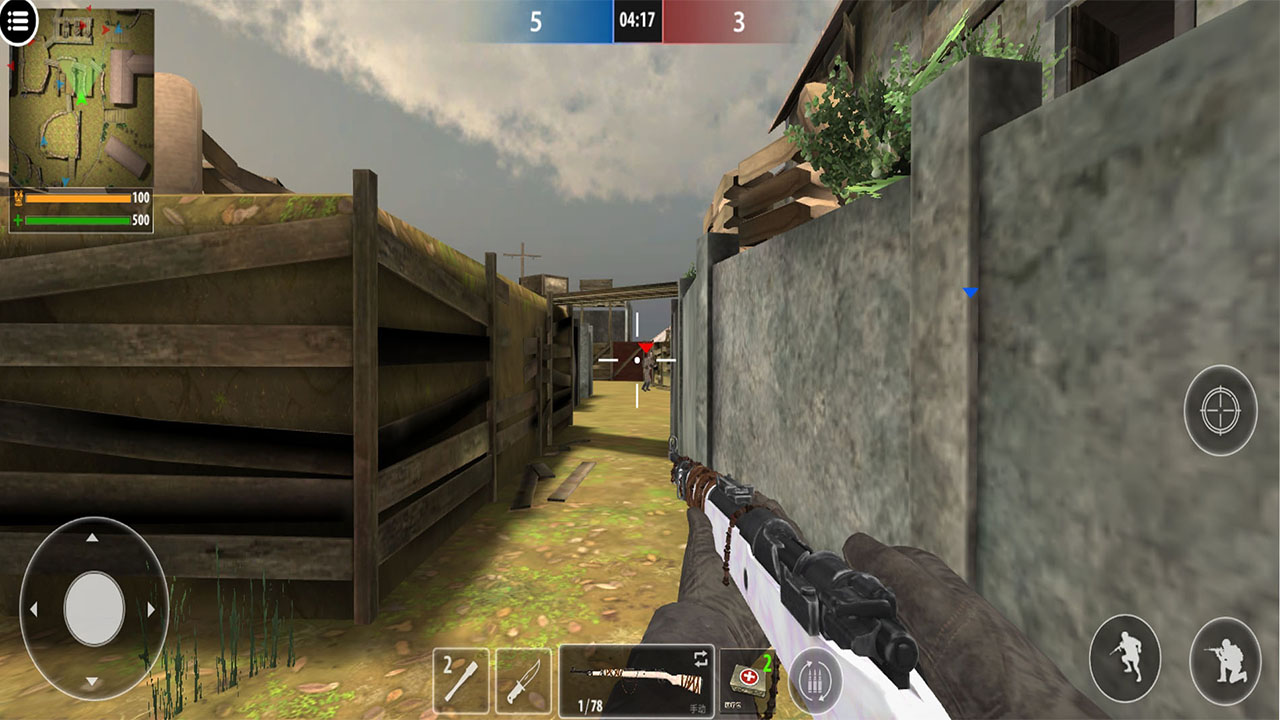The height and width of the screenshot is (720, 1280).
Task: Tap the running soldier sprint button
Action: click(x=1125, y=659)
